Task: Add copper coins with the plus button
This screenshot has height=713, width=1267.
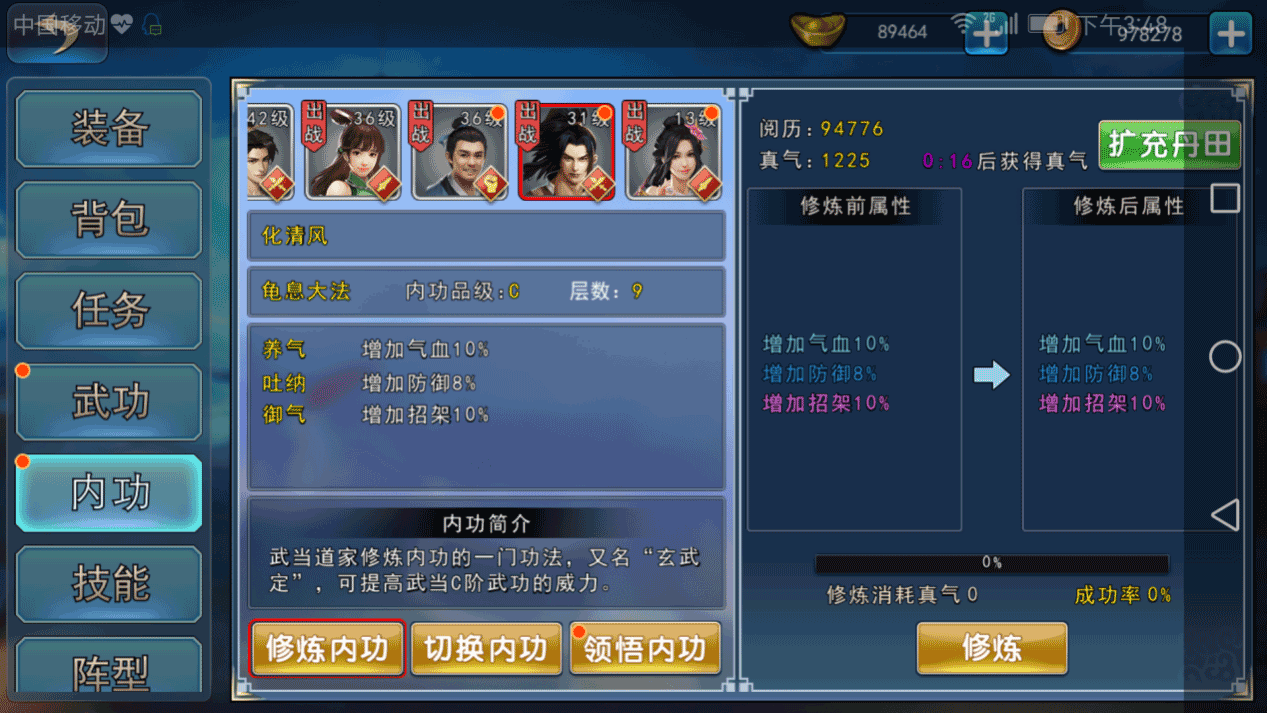Action: [x=1230, y=34]
